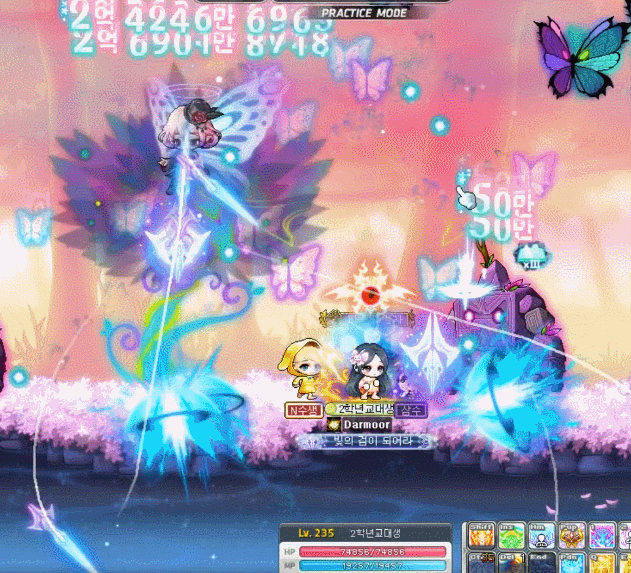The height and width of the screenshot is (573, 631).
Task: Click the Del hotkey slot item
Action: click(511, 563)
